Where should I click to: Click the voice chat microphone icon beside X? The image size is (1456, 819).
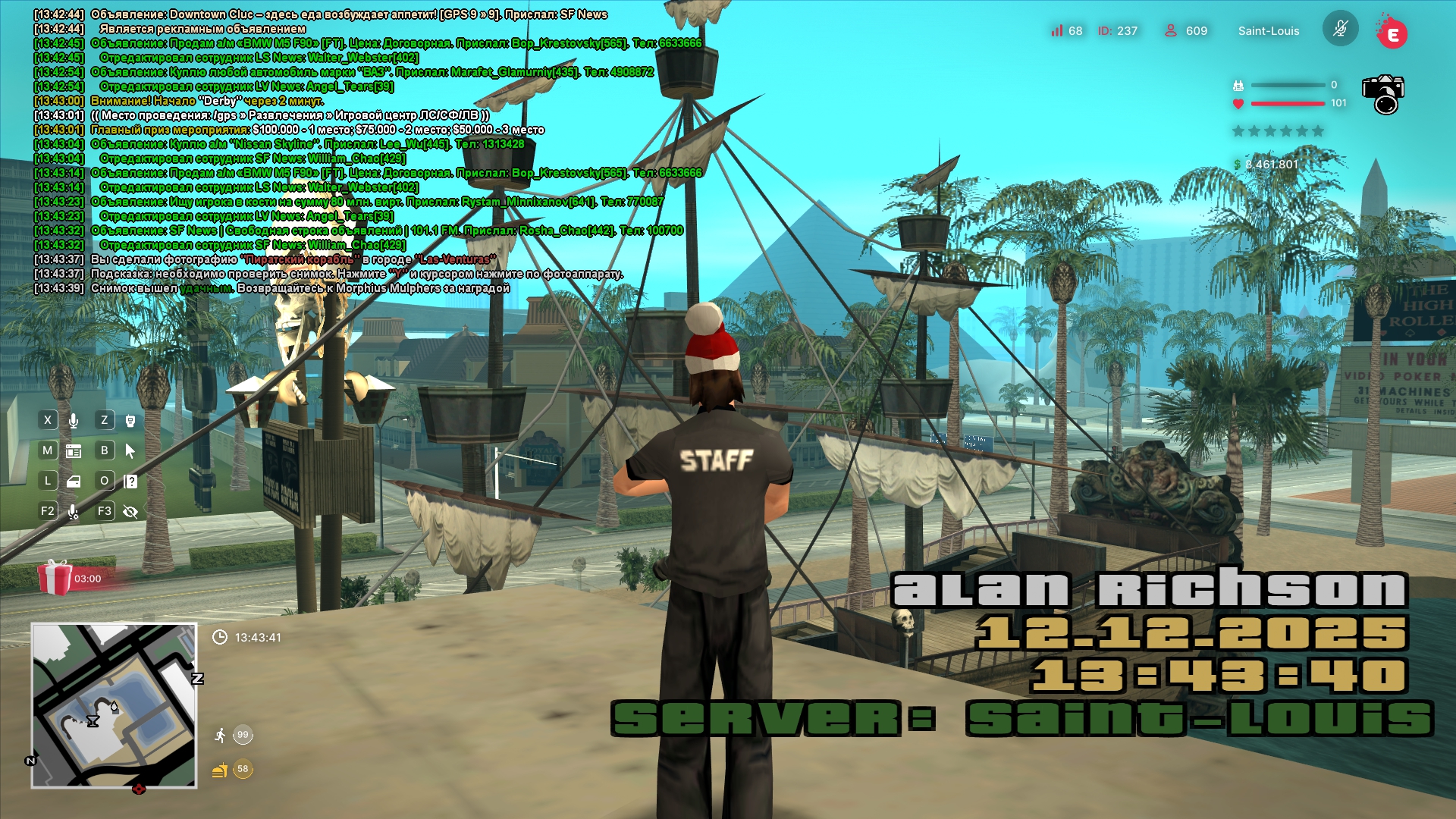(74, 420)
